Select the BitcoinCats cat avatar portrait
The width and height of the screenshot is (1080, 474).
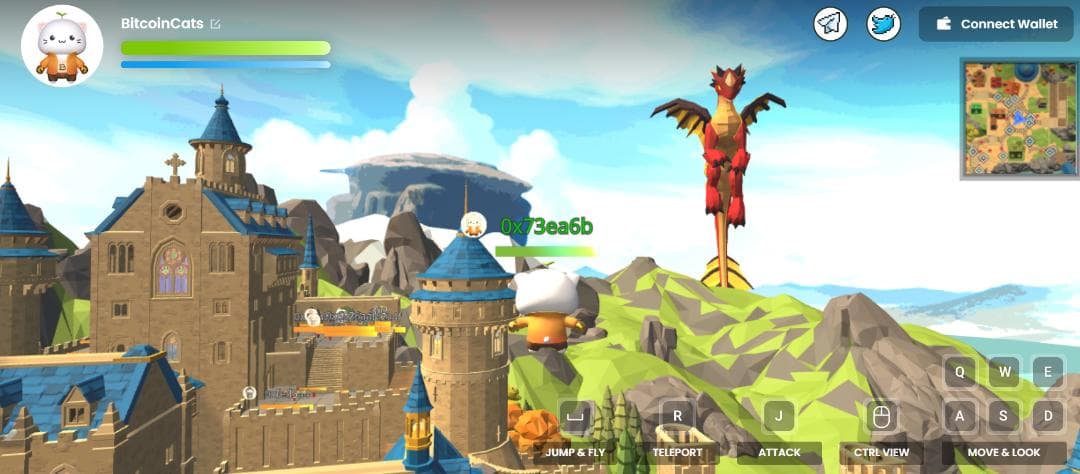tap(62, 46)
